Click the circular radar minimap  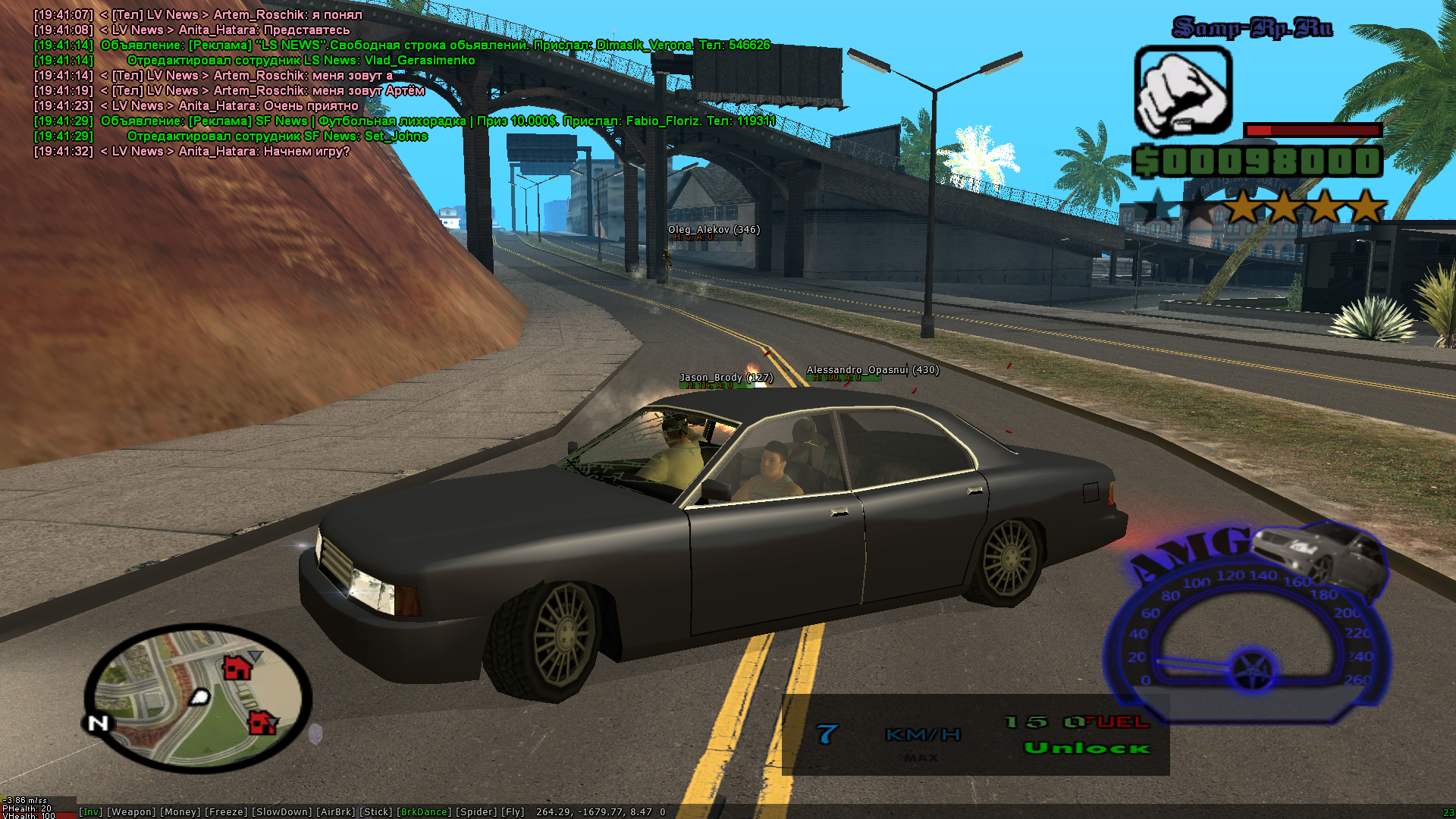(x=199, y=698)
